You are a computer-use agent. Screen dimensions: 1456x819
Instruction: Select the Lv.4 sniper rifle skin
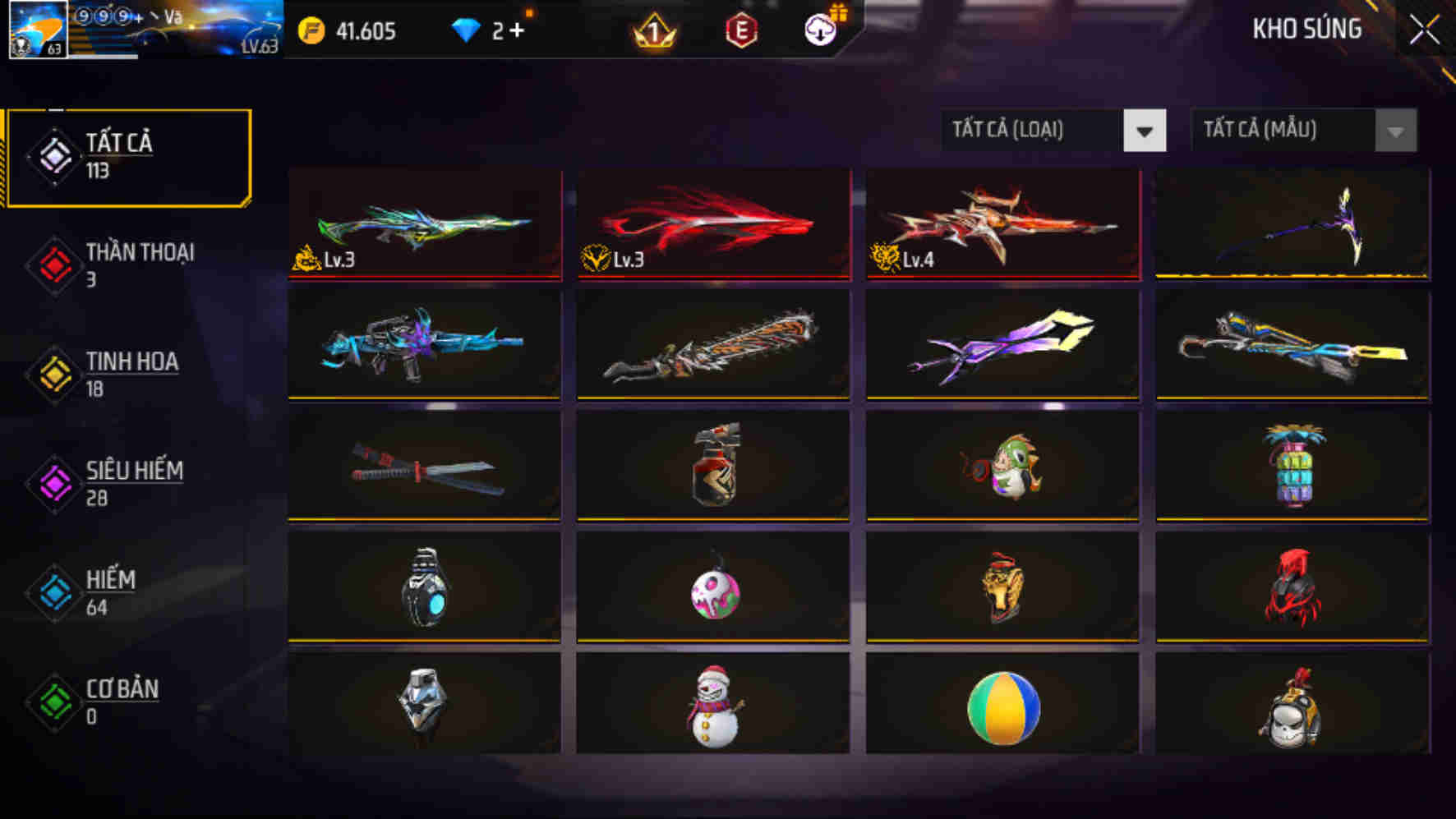click(x=1001, y=224)
